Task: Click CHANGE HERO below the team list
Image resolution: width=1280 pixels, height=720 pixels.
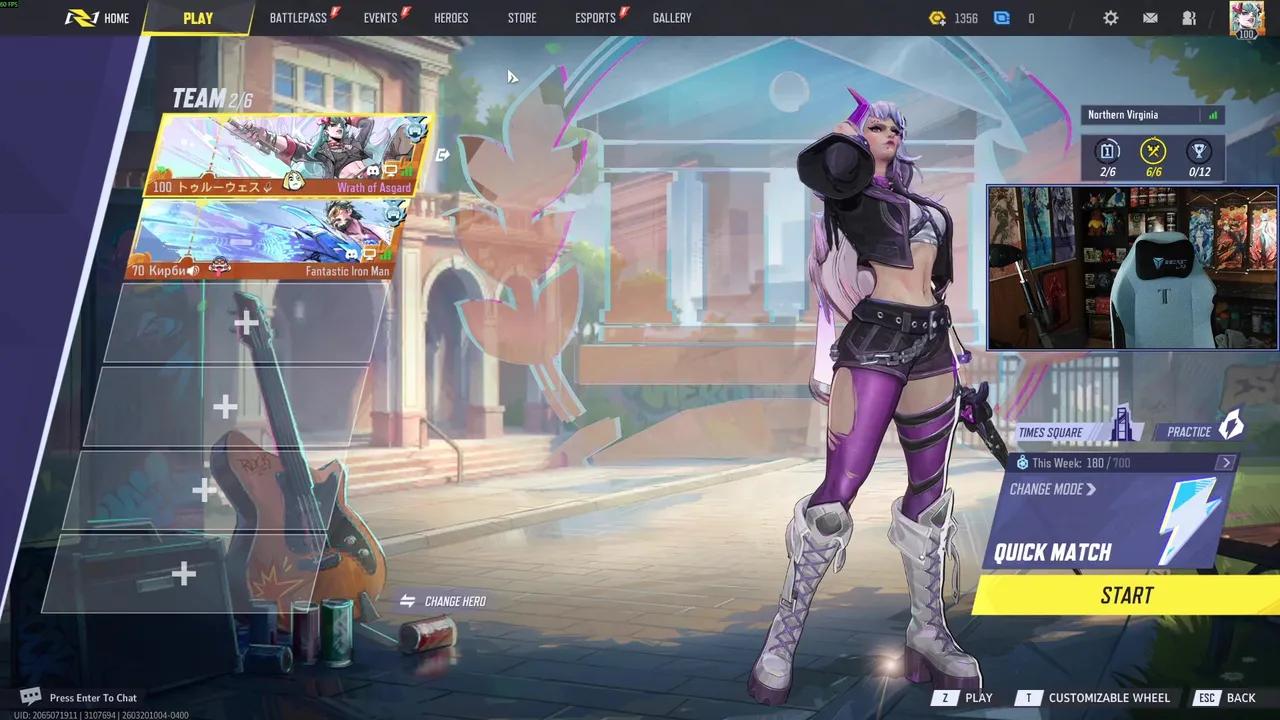Action: (454, 601)
